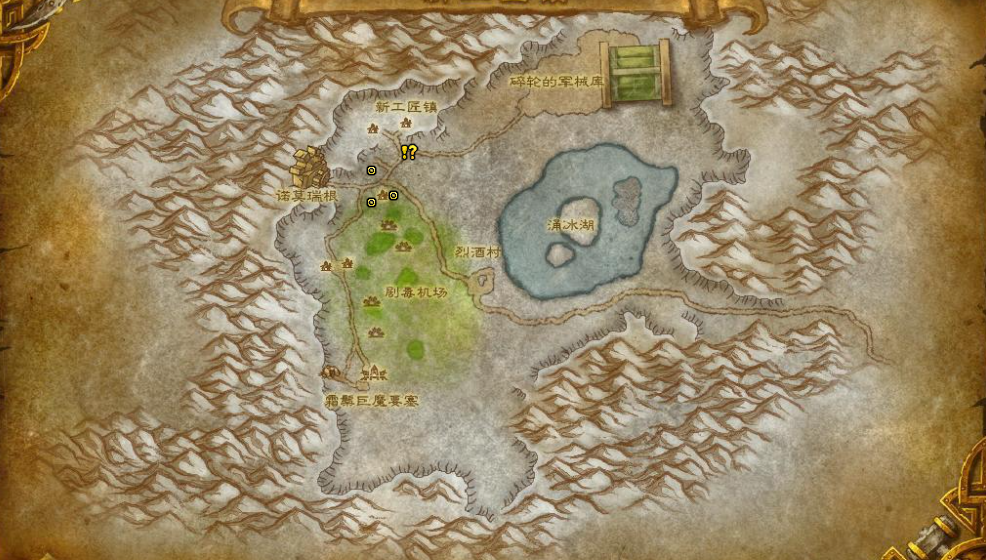Click the yellow quest marker near 新工匠镇

(408, 152)
